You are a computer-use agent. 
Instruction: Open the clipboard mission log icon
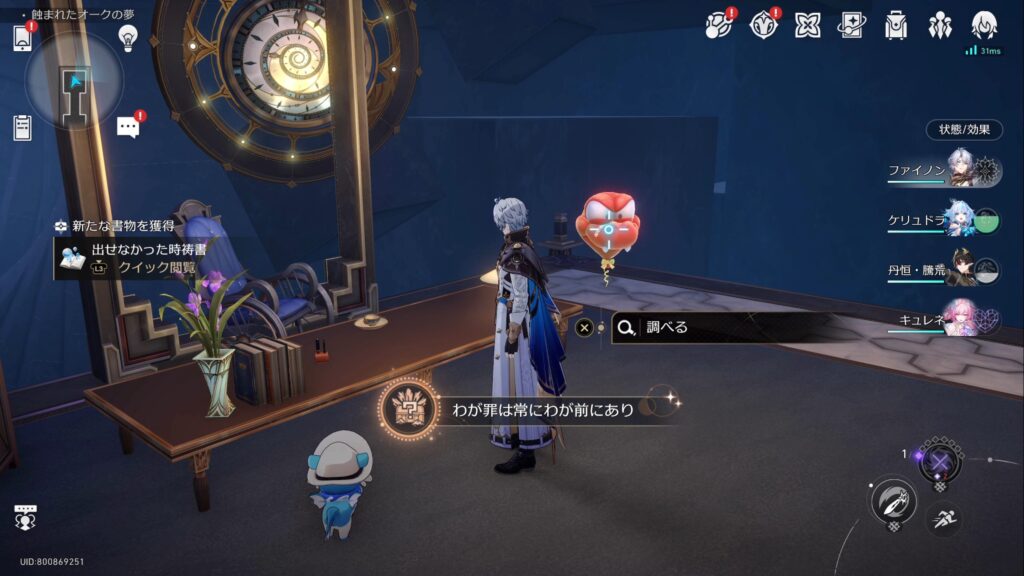coord(23,127)
